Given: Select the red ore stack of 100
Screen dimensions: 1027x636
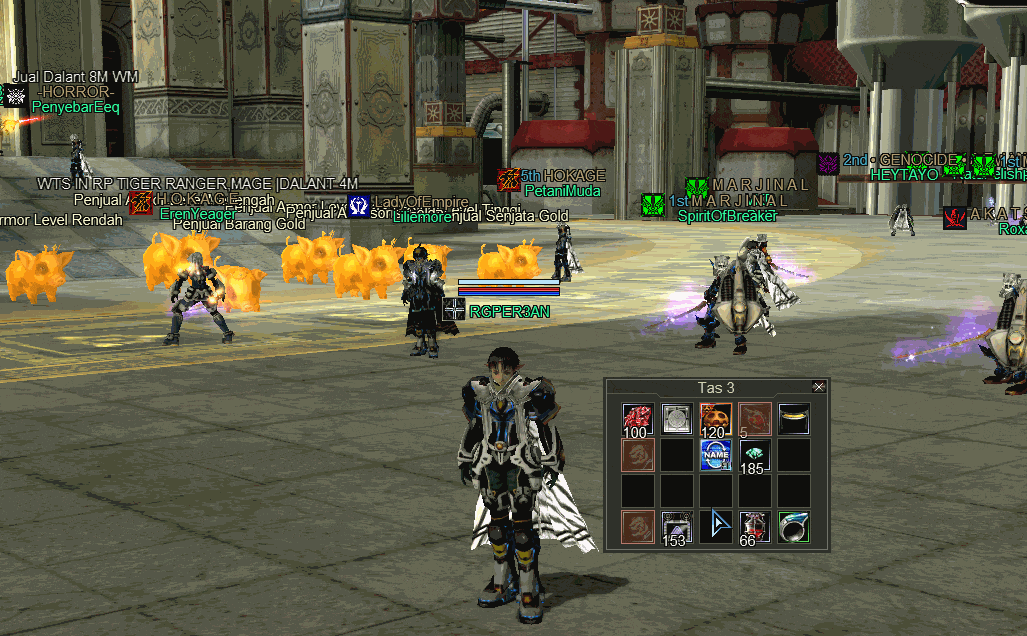Looking at the screenshot, I should point(637,419).
